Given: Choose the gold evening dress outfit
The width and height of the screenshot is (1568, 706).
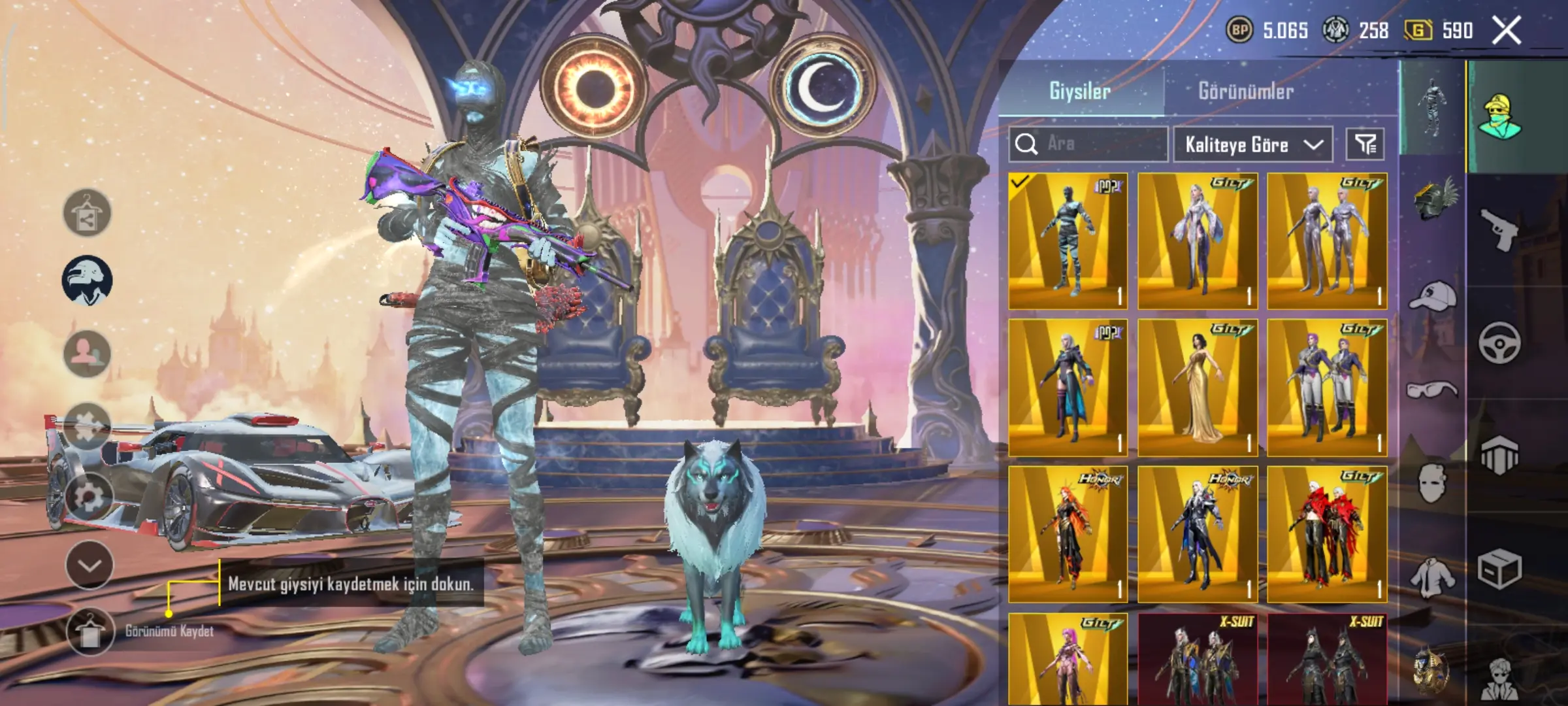Looking at the screenshot, I should (1198, 388).
